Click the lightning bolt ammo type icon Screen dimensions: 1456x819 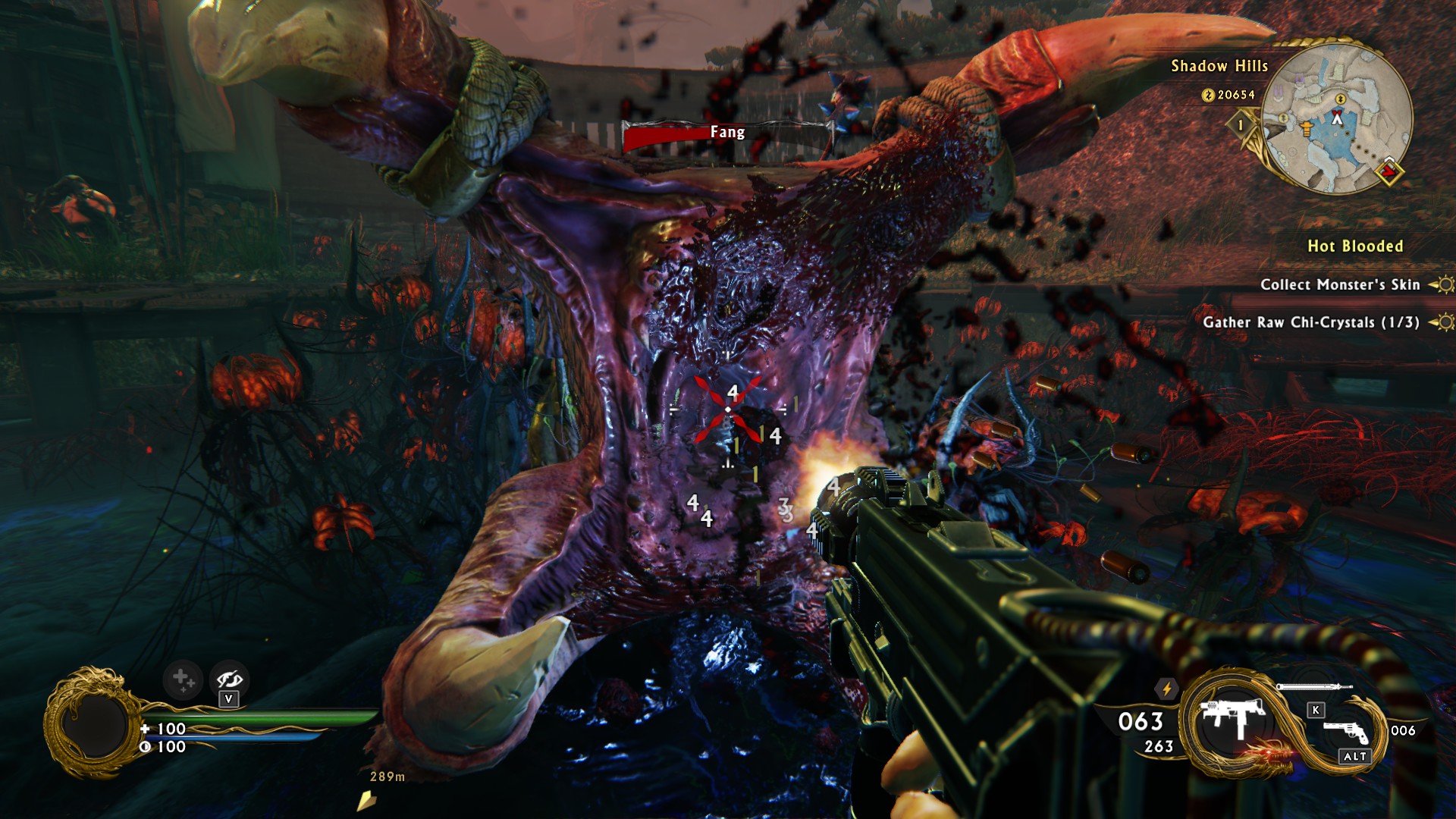pos(1166,689)
